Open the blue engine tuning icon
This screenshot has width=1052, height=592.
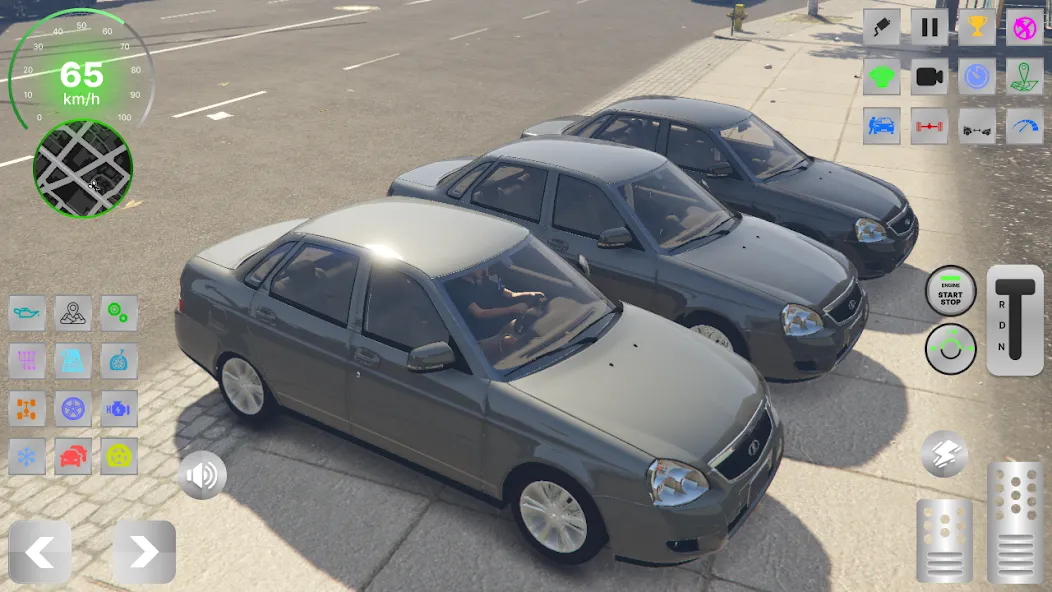pyautogui.click(x=119, y=409)
